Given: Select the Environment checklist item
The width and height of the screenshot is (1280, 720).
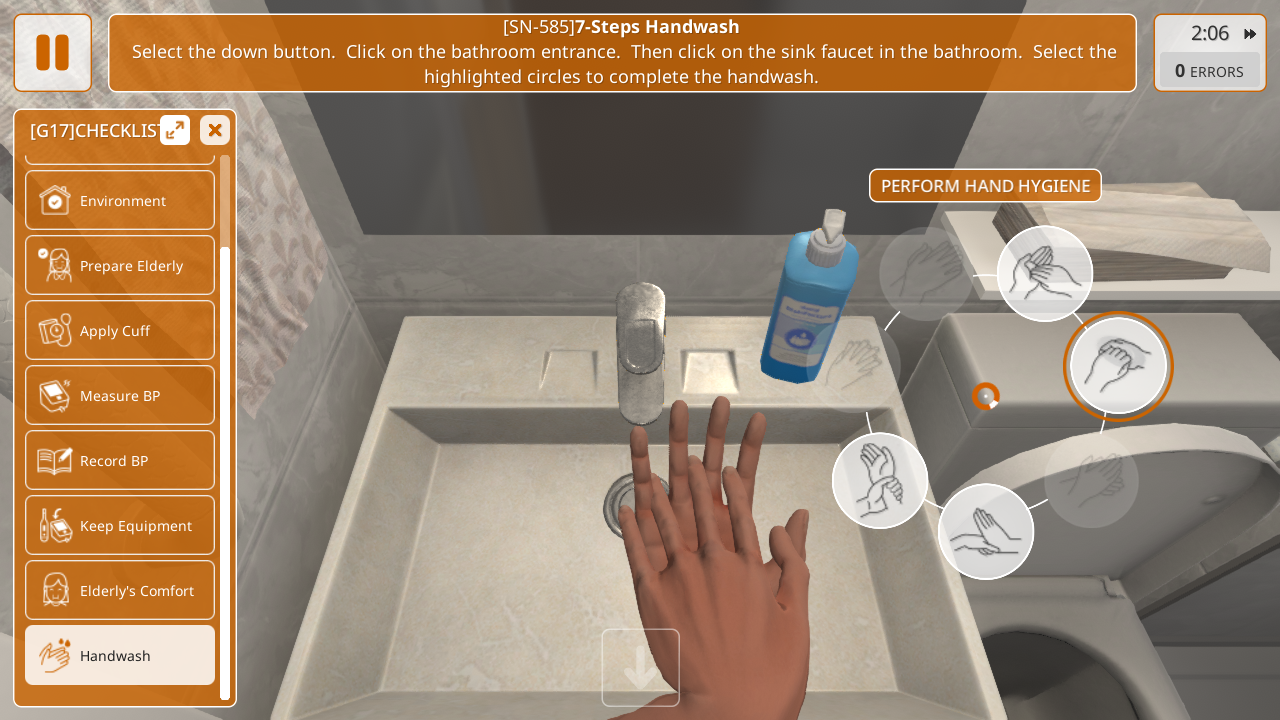Looking at the screenshot, I should tap(120, 200).
